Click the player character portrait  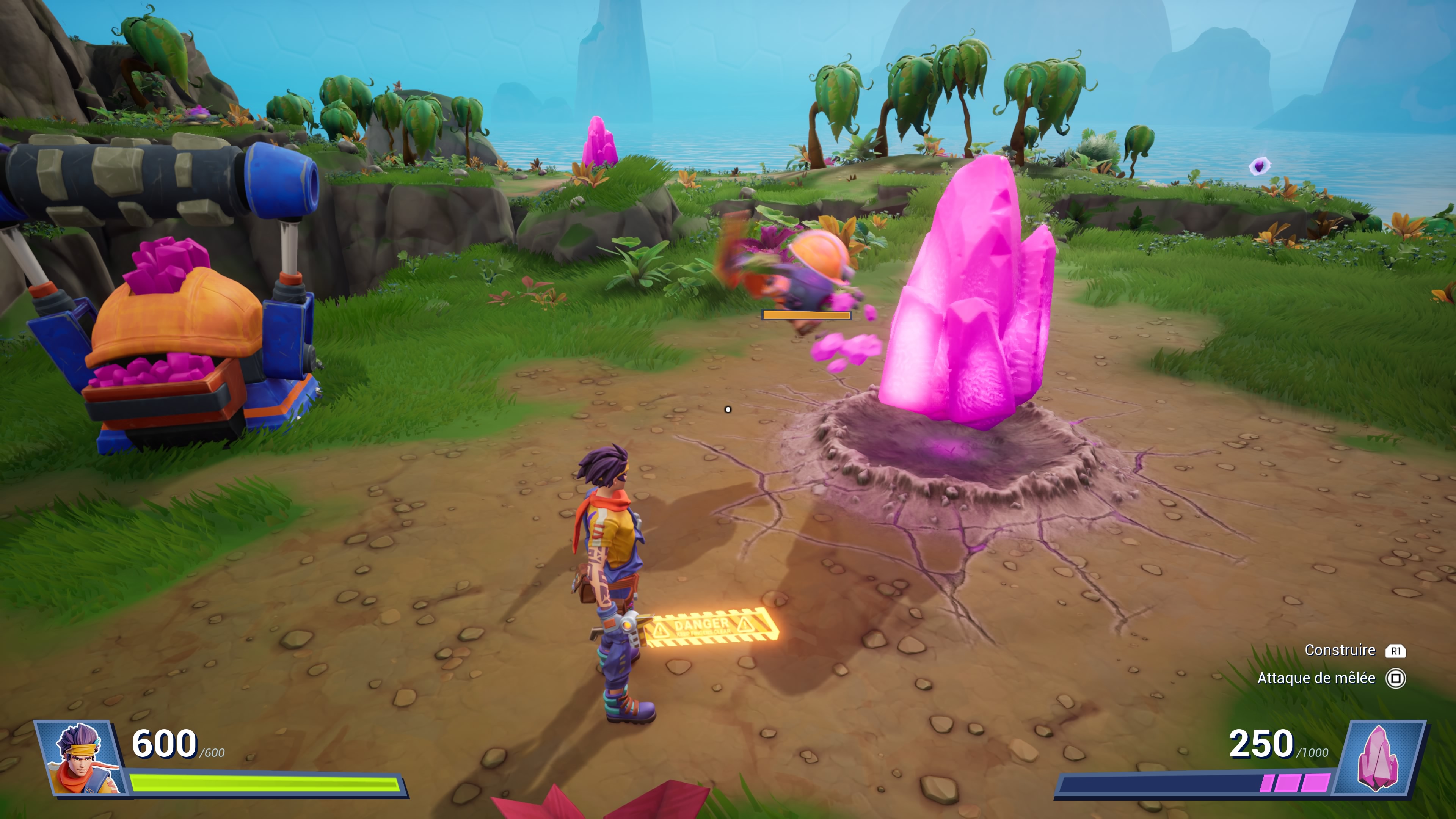(80, 758)
